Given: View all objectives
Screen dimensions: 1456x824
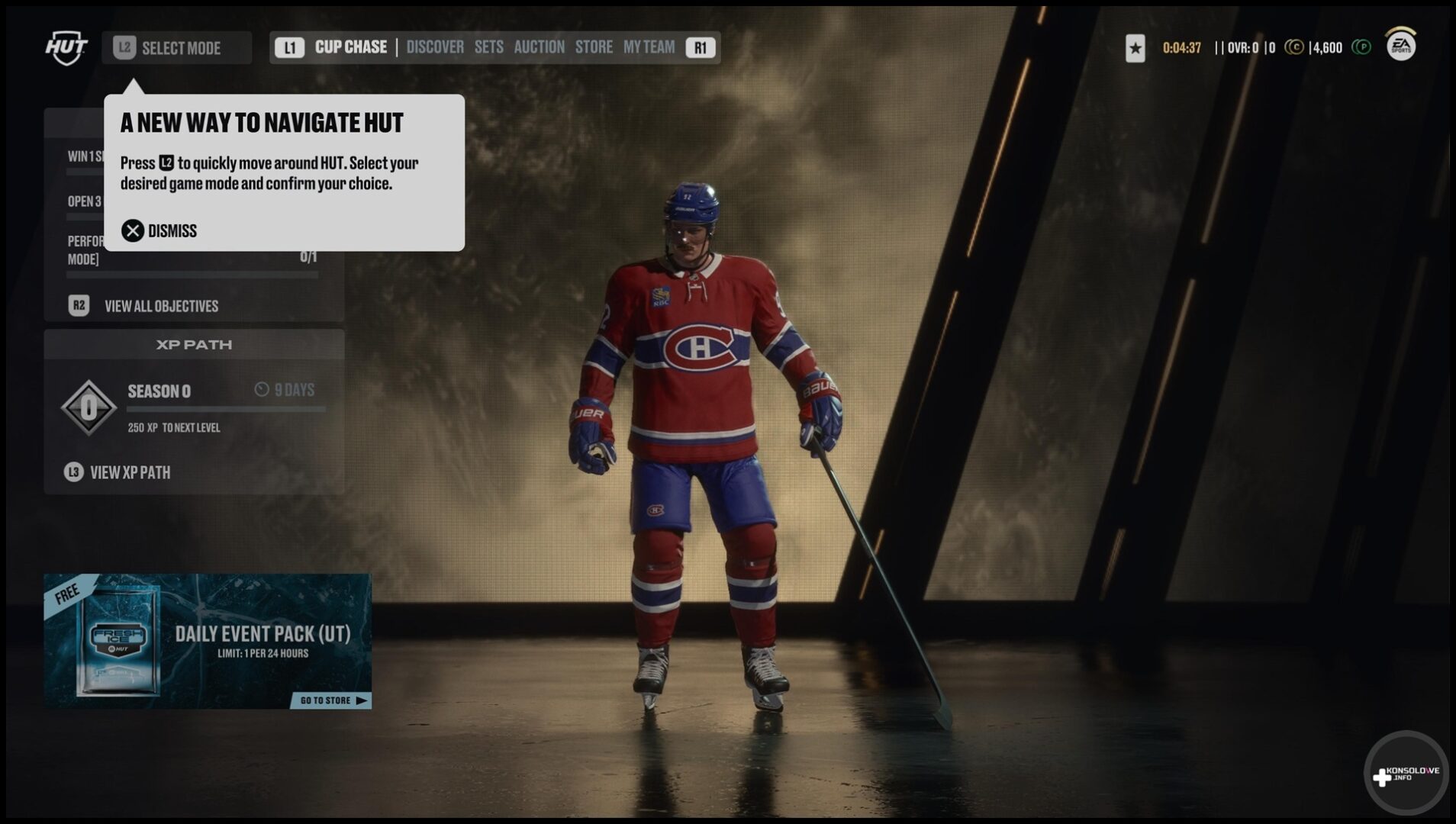Looking at the screenshot, I should pyautogui.click(x=160, y=306).
